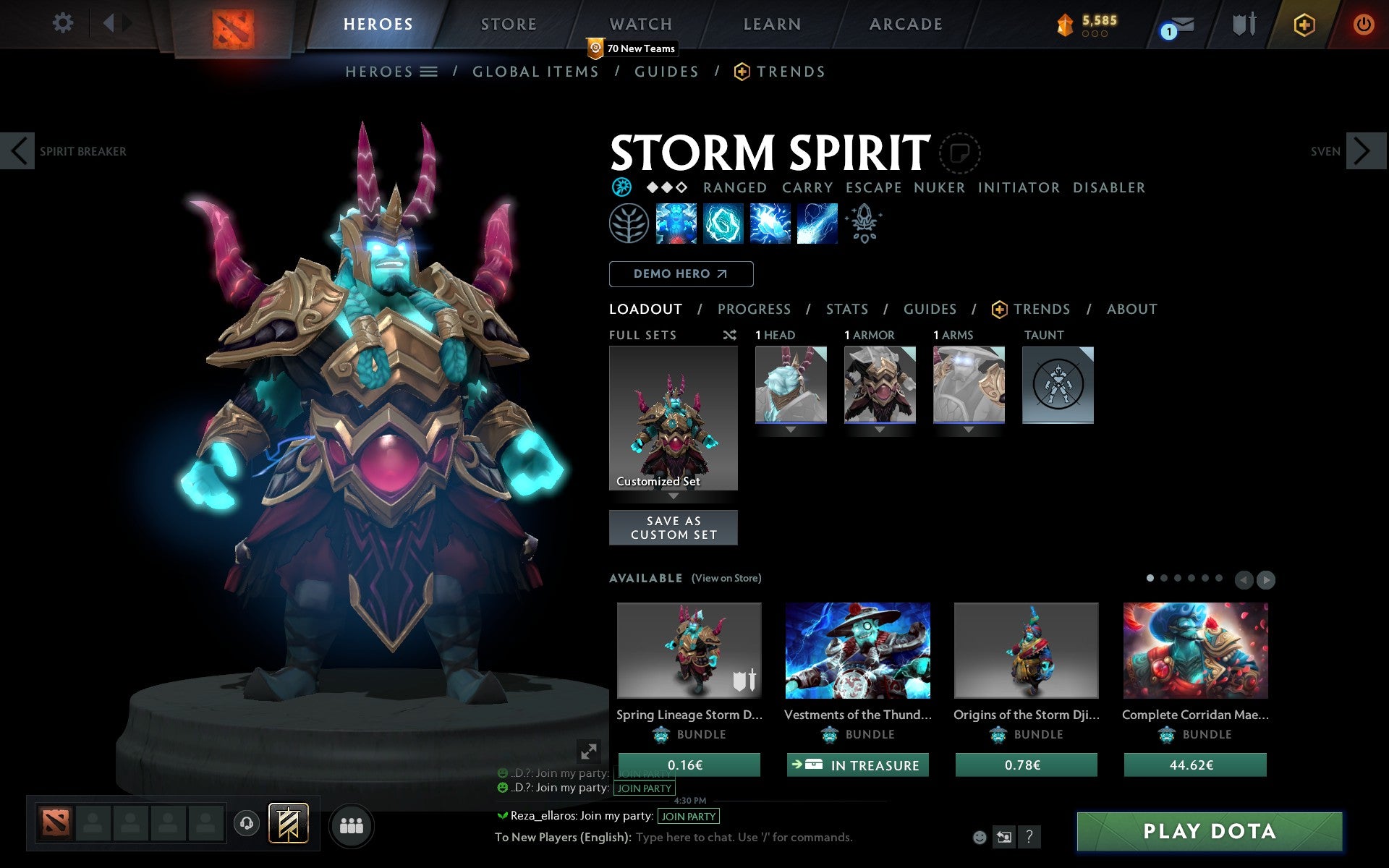The image size is (1389, 868).
Task: Open the Dota Plus hexagon icon
Action: tap(1304, 23)
